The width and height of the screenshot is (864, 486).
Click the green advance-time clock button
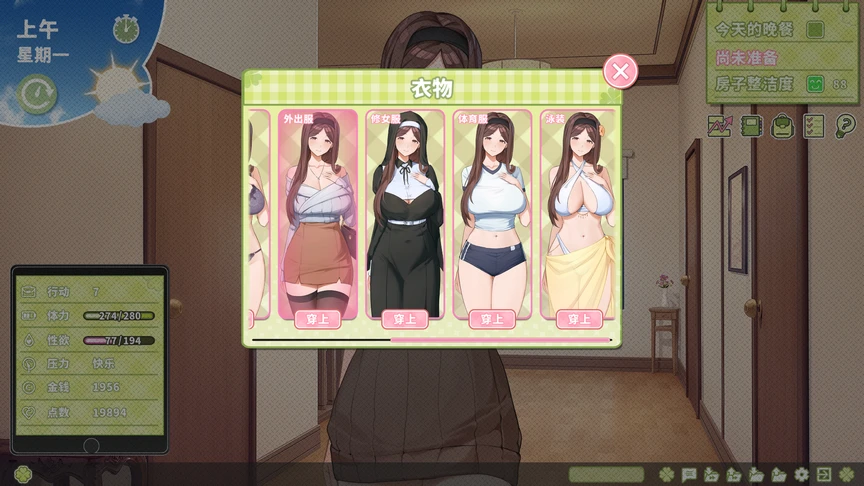point(38,94)
